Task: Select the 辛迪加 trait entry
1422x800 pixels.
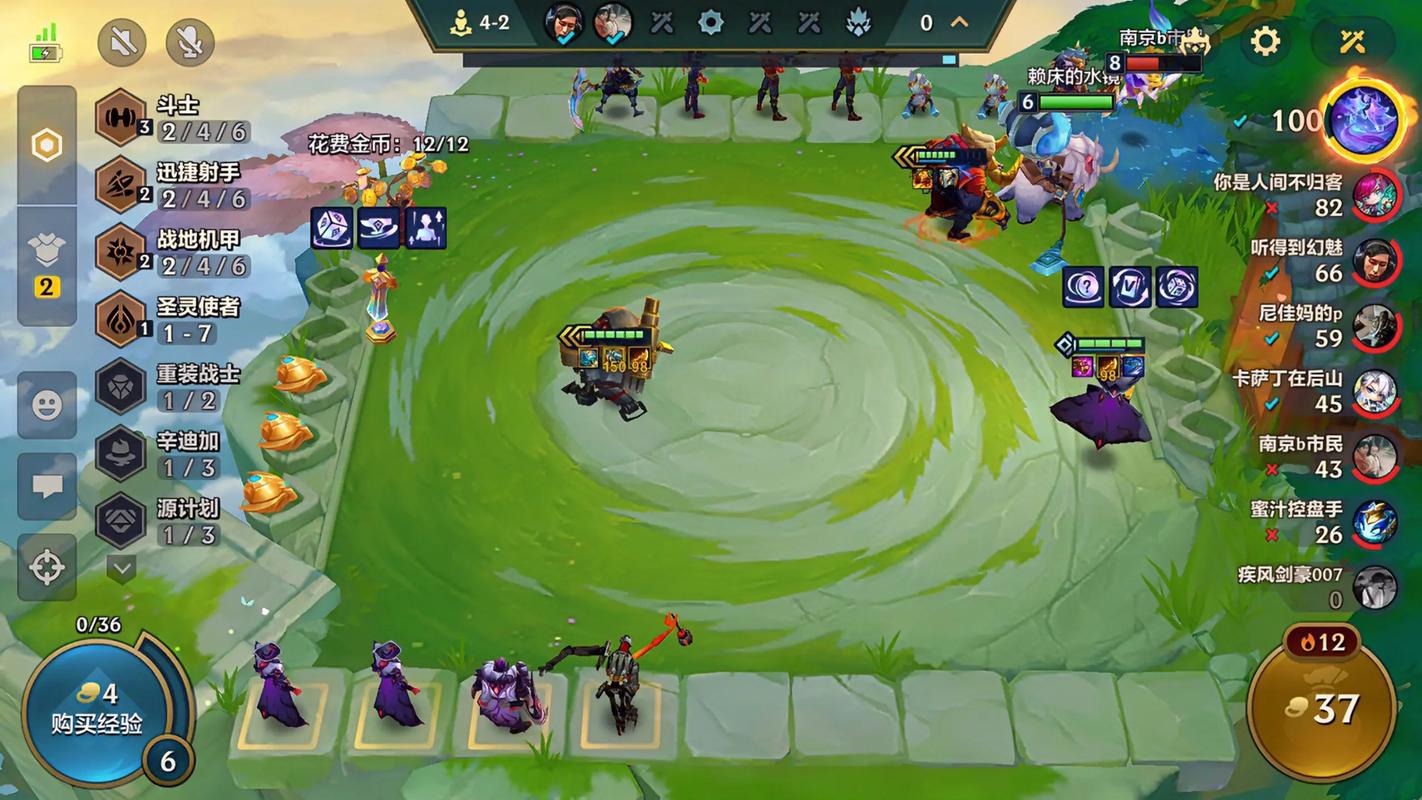Action: click(x=170, y=453)
